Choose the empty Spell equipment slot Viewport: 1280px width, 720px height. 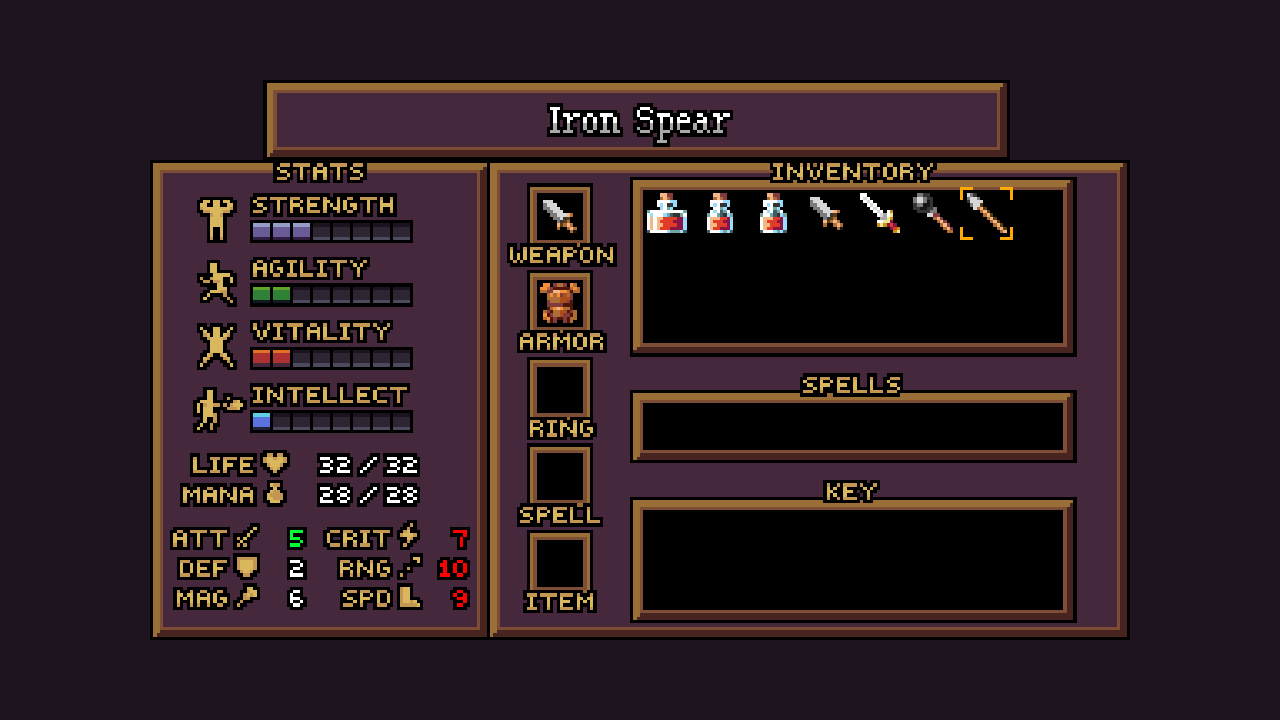pos(560,475)
